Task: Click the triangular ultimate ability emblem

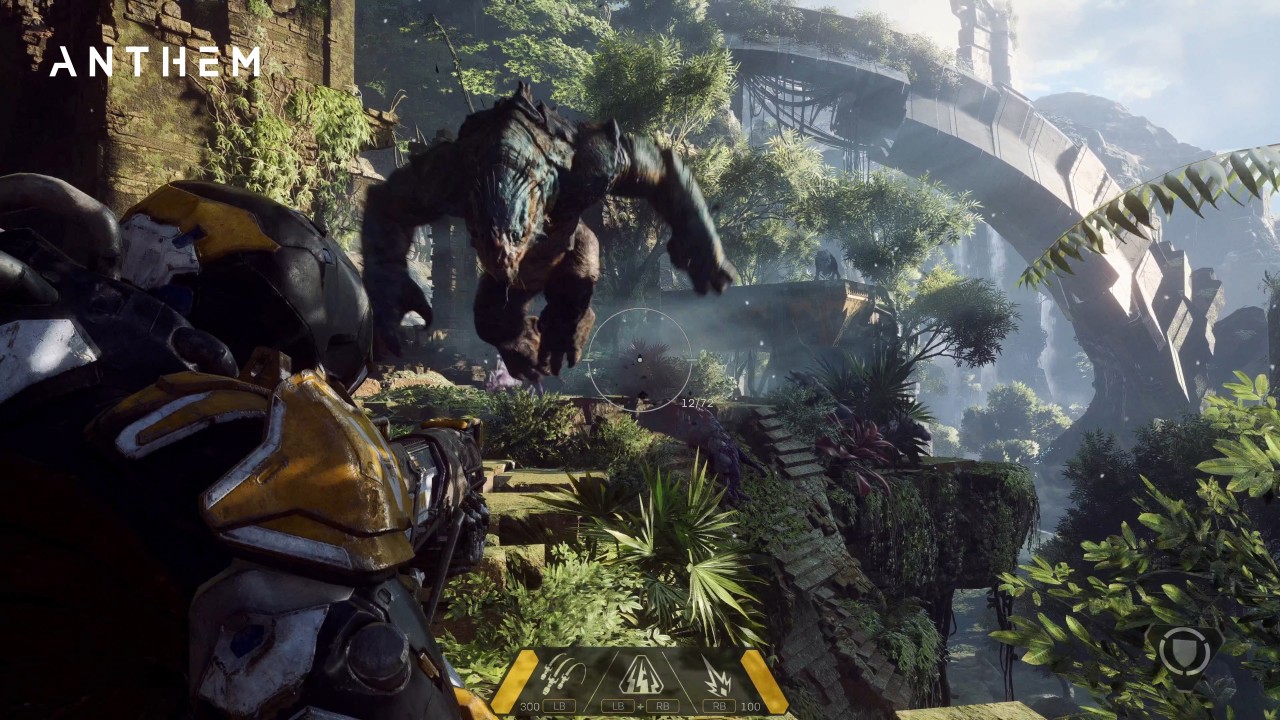Action: (641, 676)
